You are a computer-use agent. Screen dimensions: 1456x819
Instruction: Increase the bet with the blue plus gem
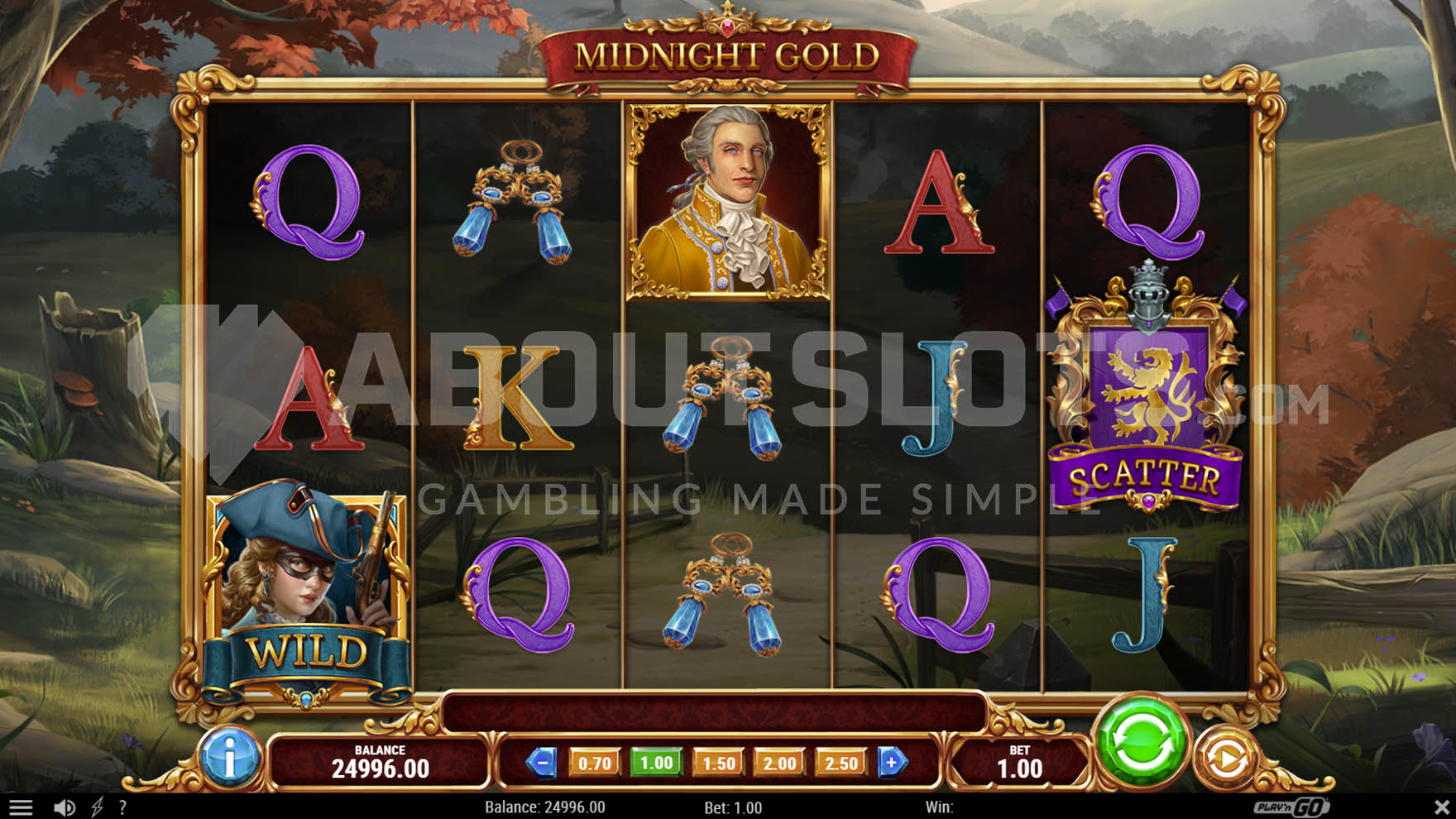coord(892,764)
